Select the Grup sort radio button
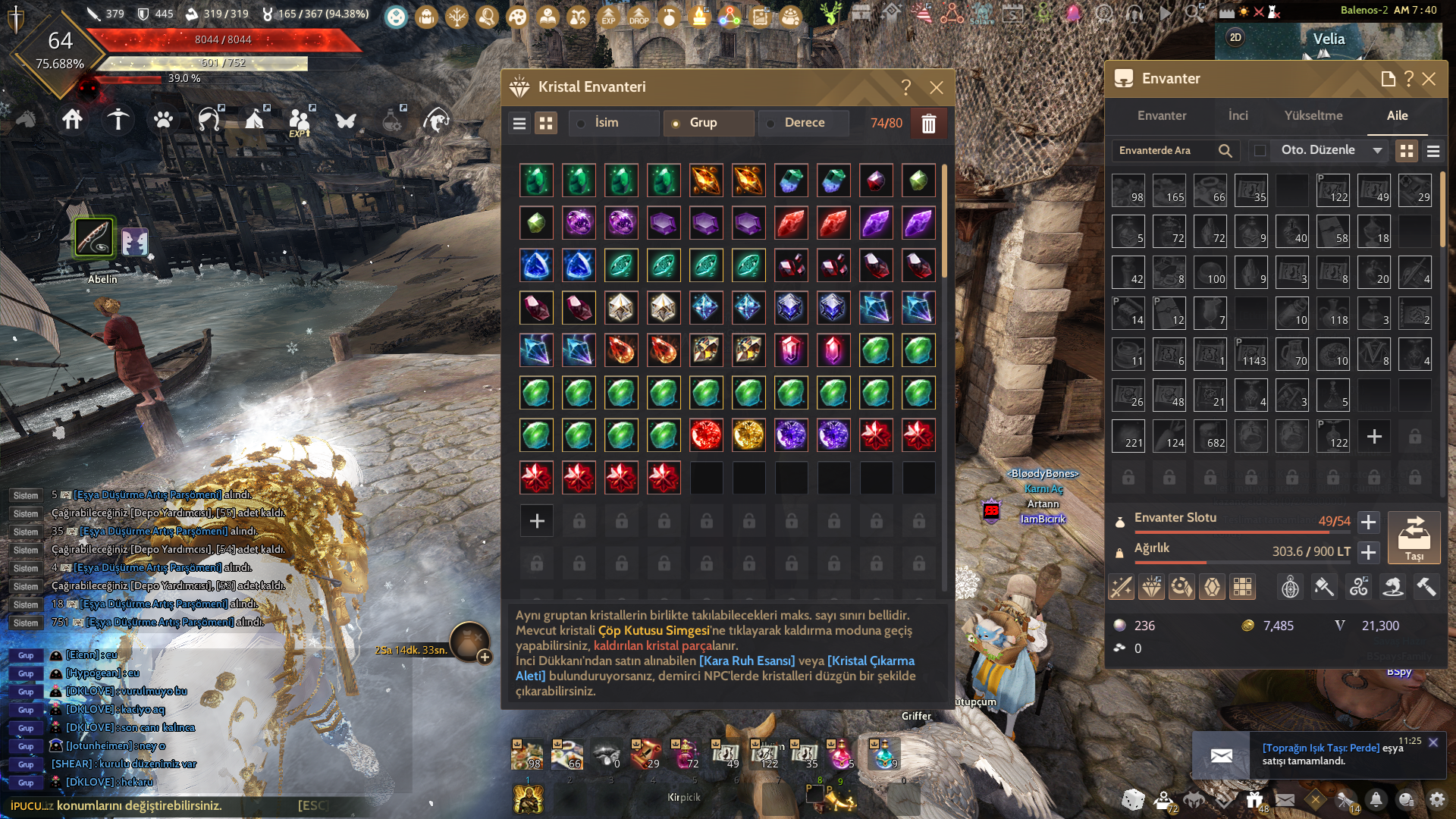 click(675, 123)
